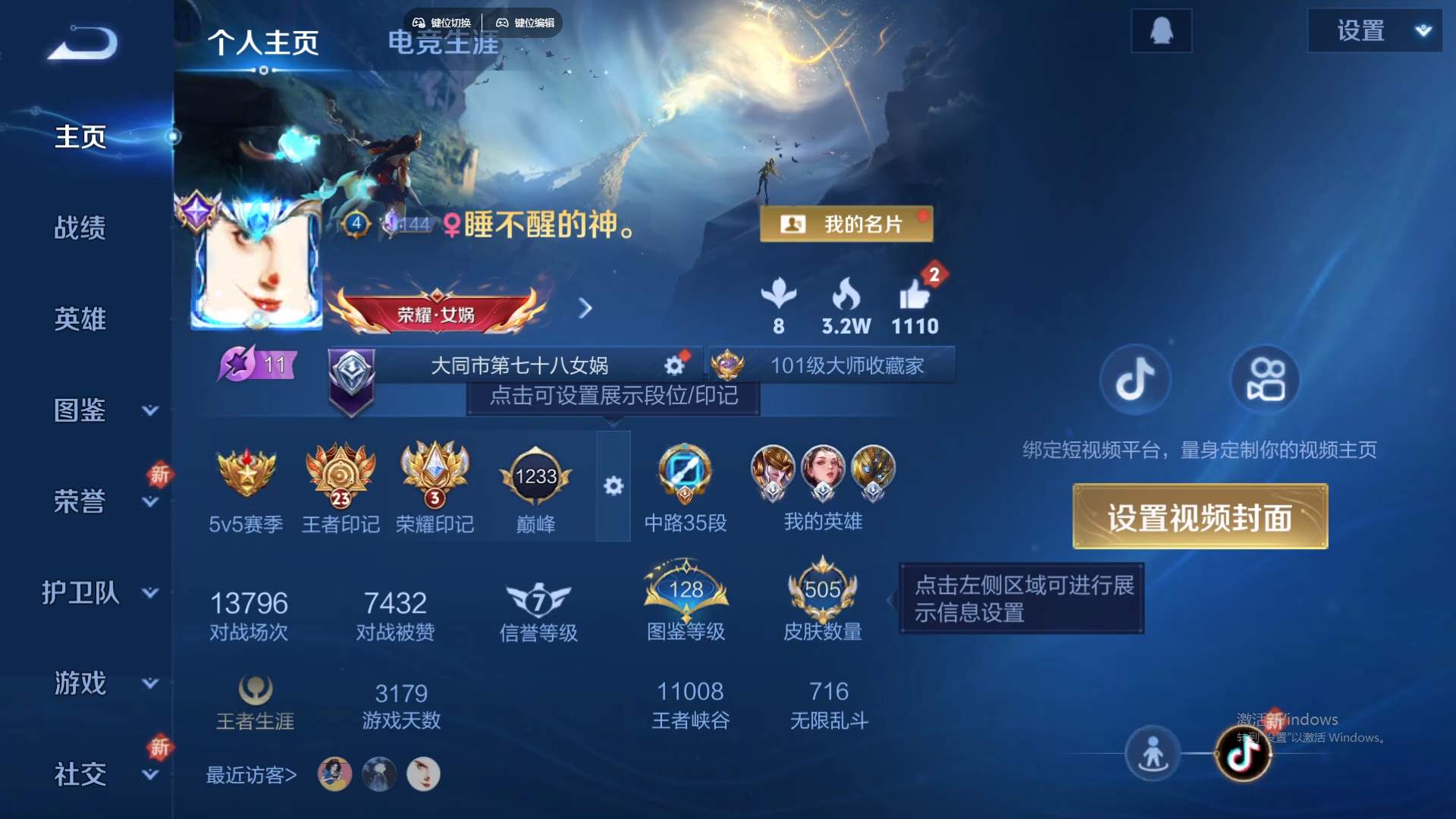The height and width of the screenshot is (819, 1456).
Task: Open 战绩 from the left sidebar
Action: tap(81, 227)
